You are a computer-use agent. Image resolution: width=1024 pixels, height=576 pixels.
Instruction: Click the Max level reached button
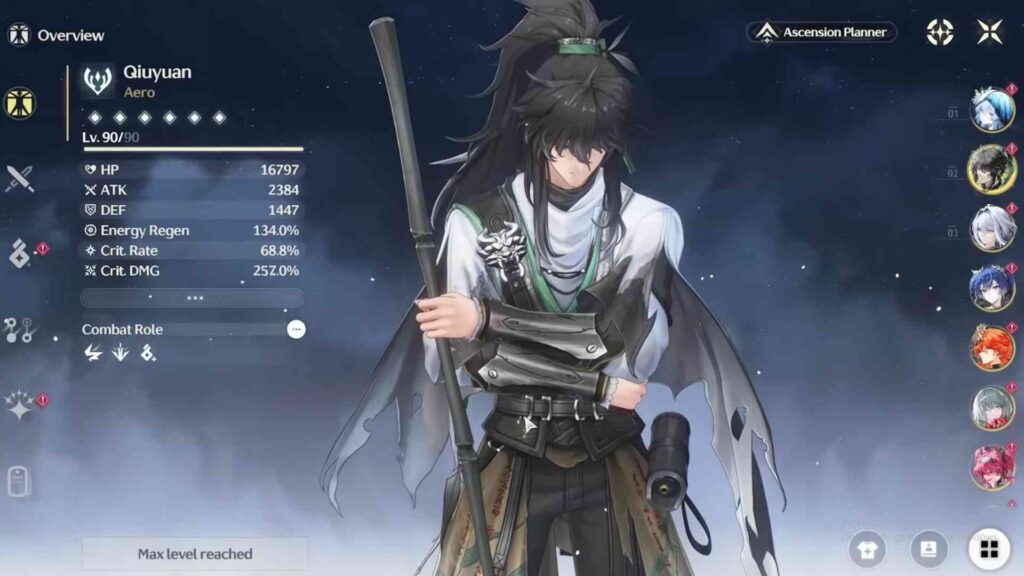[x=195, y=554]
